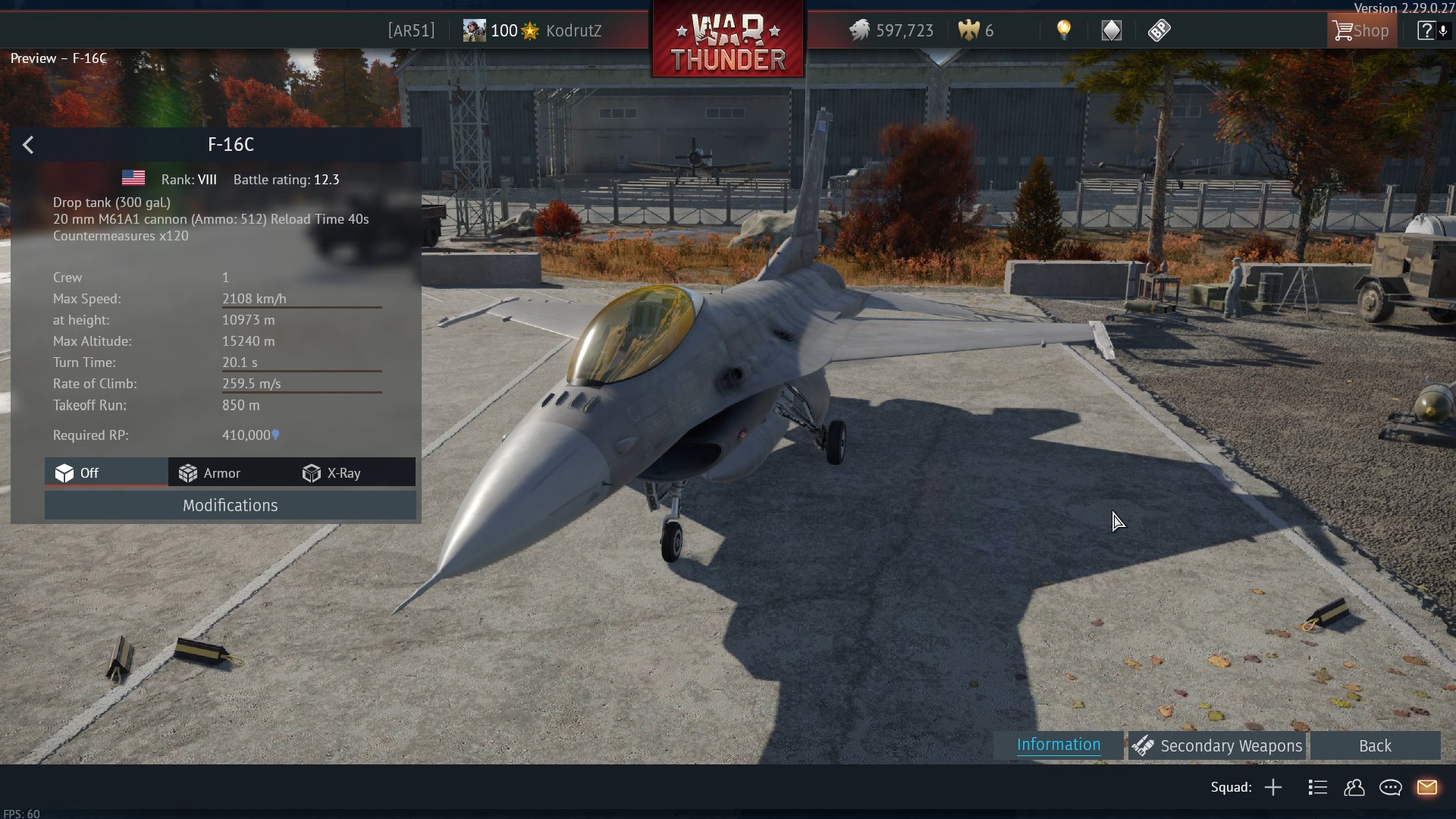Select the Off view mode
Screen dimensions: 1456x819
coord(77,473)
